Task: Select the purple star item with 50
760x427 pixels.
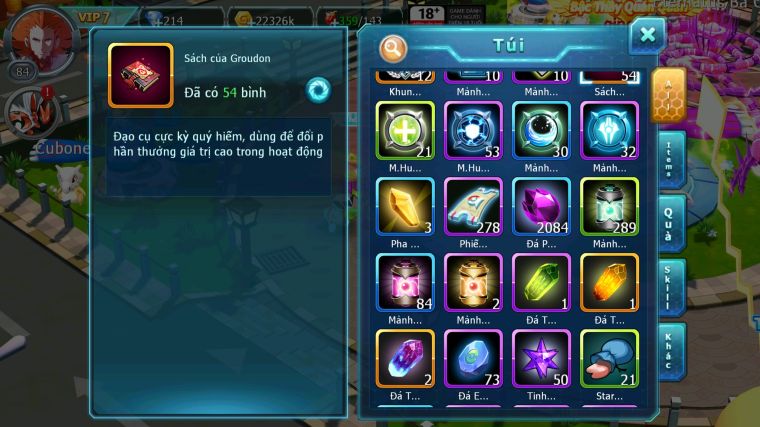Action: click(541, 358)
